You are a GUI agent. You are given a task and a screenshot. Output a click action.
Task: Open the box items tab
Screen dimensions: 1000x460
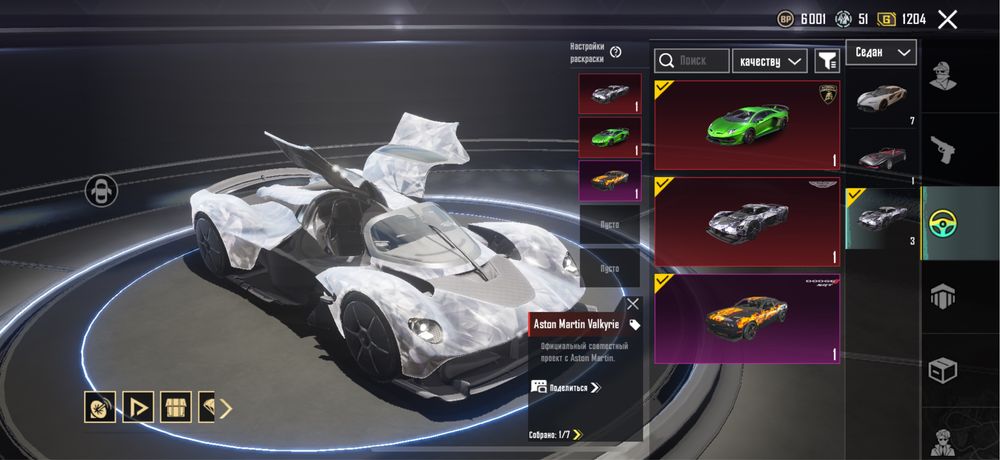pyautogui.click(x=942, y=368)
